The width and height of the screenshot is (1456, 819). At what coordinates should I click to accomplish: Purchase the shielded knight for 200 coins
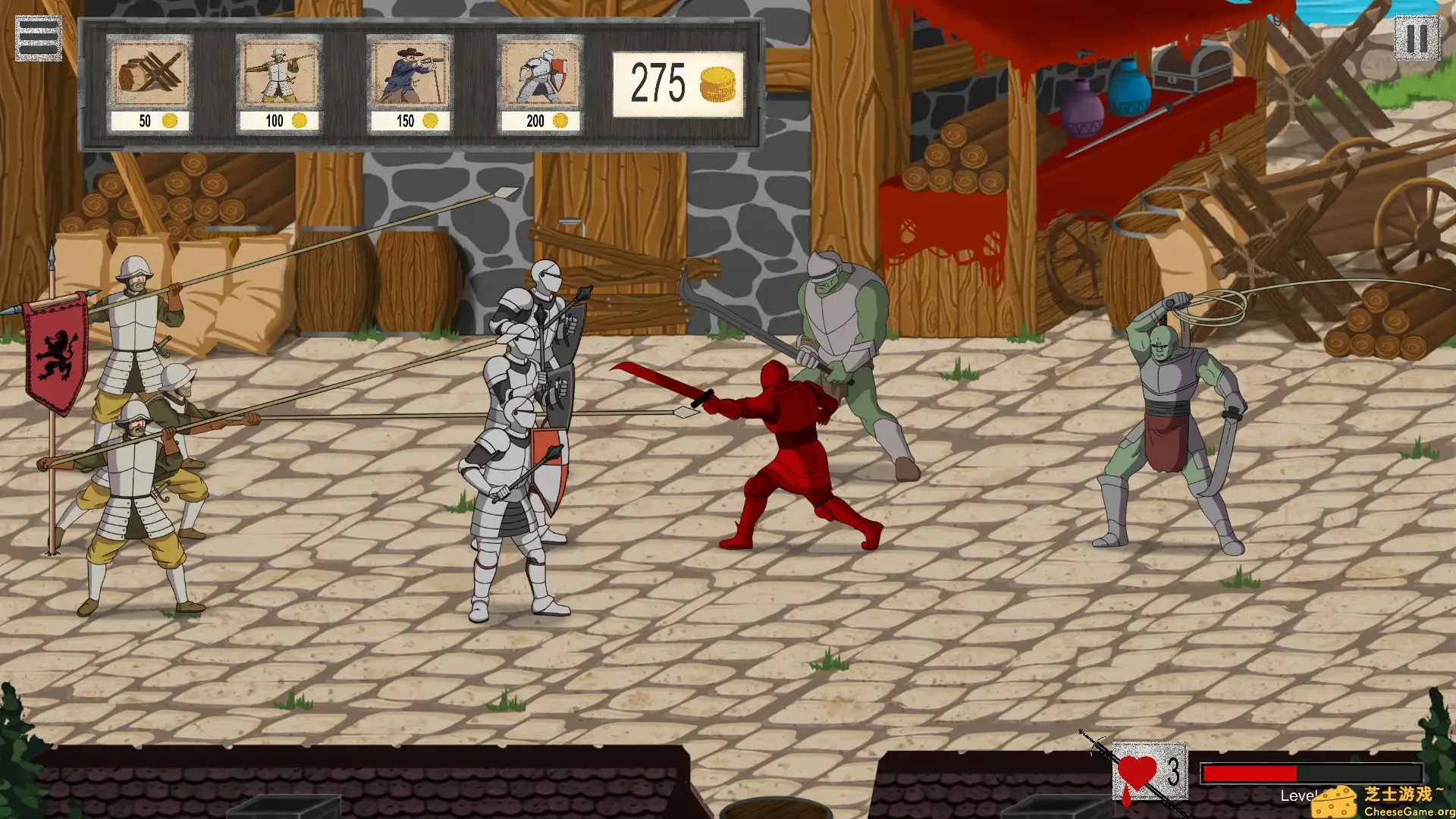click(x=540, y=75)
